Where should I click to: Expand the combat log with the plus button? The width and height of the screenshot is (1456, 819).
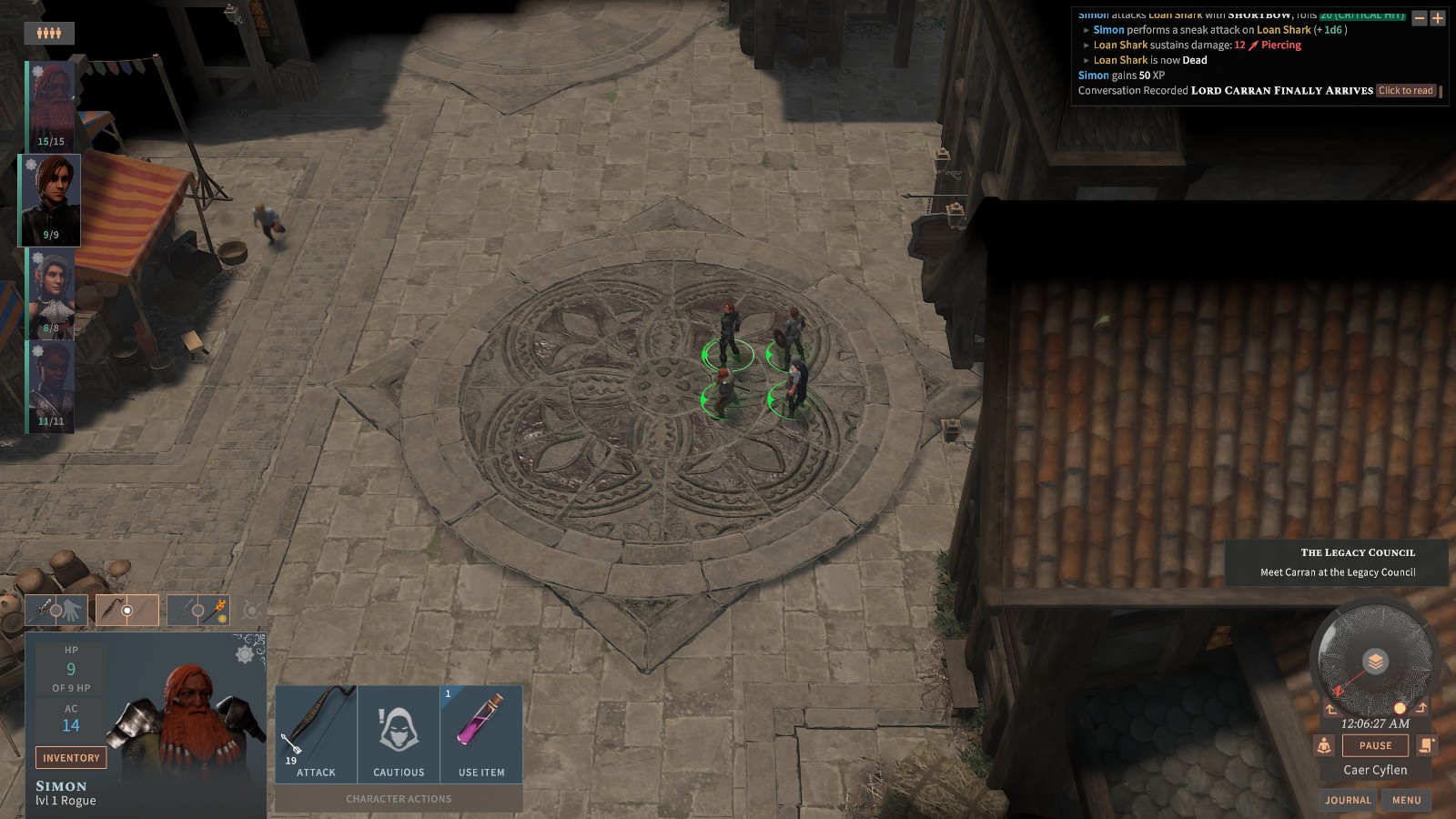[1438, 18]
